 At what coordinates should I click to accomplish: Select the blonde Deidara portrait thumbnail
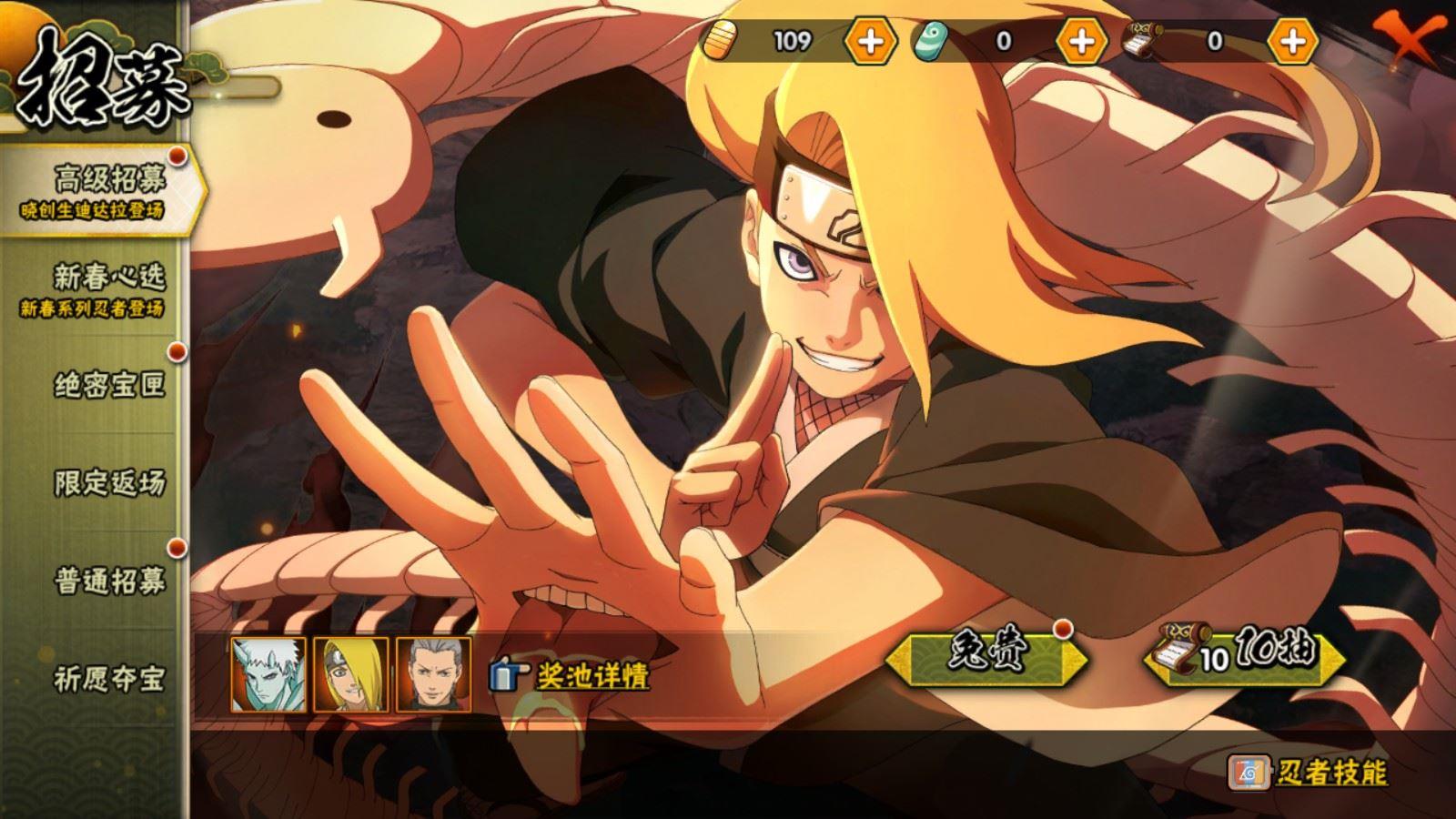click(351, 674)
